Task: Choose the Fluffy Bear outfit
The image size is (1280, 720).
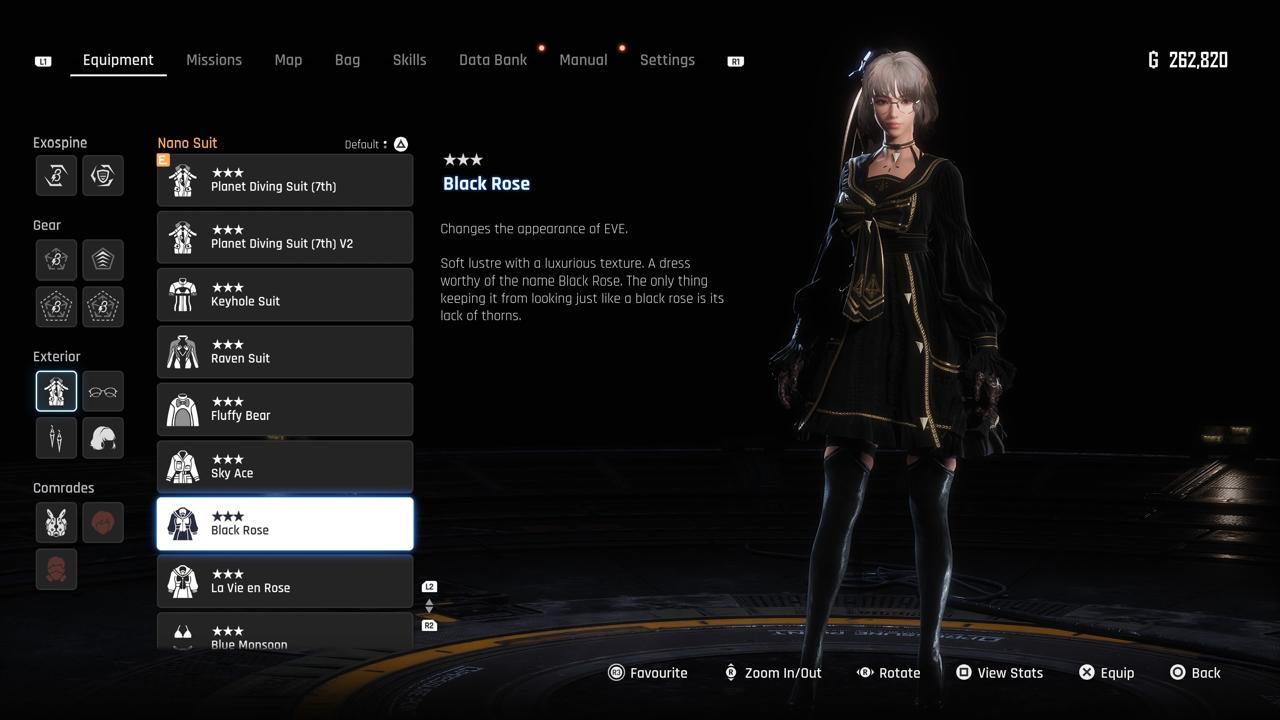Action: (285, 409)
